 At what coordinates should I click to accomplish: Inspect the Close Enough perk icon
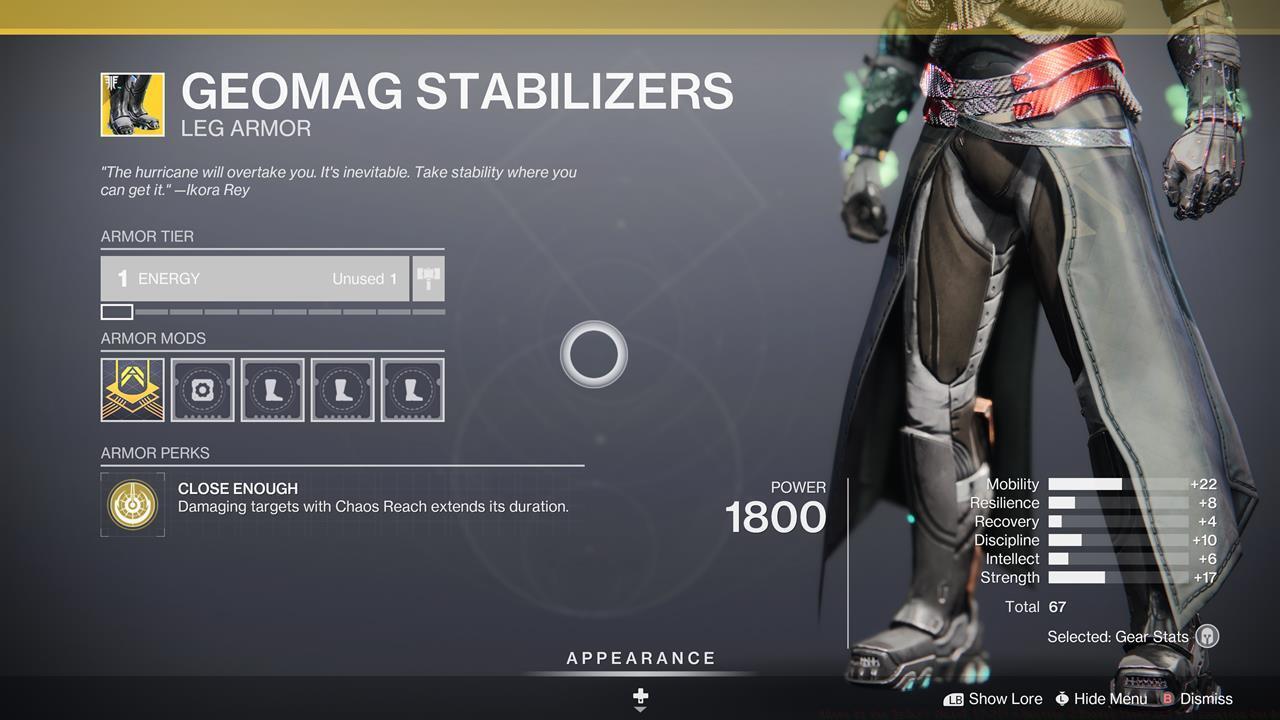(x=132, y=504)
